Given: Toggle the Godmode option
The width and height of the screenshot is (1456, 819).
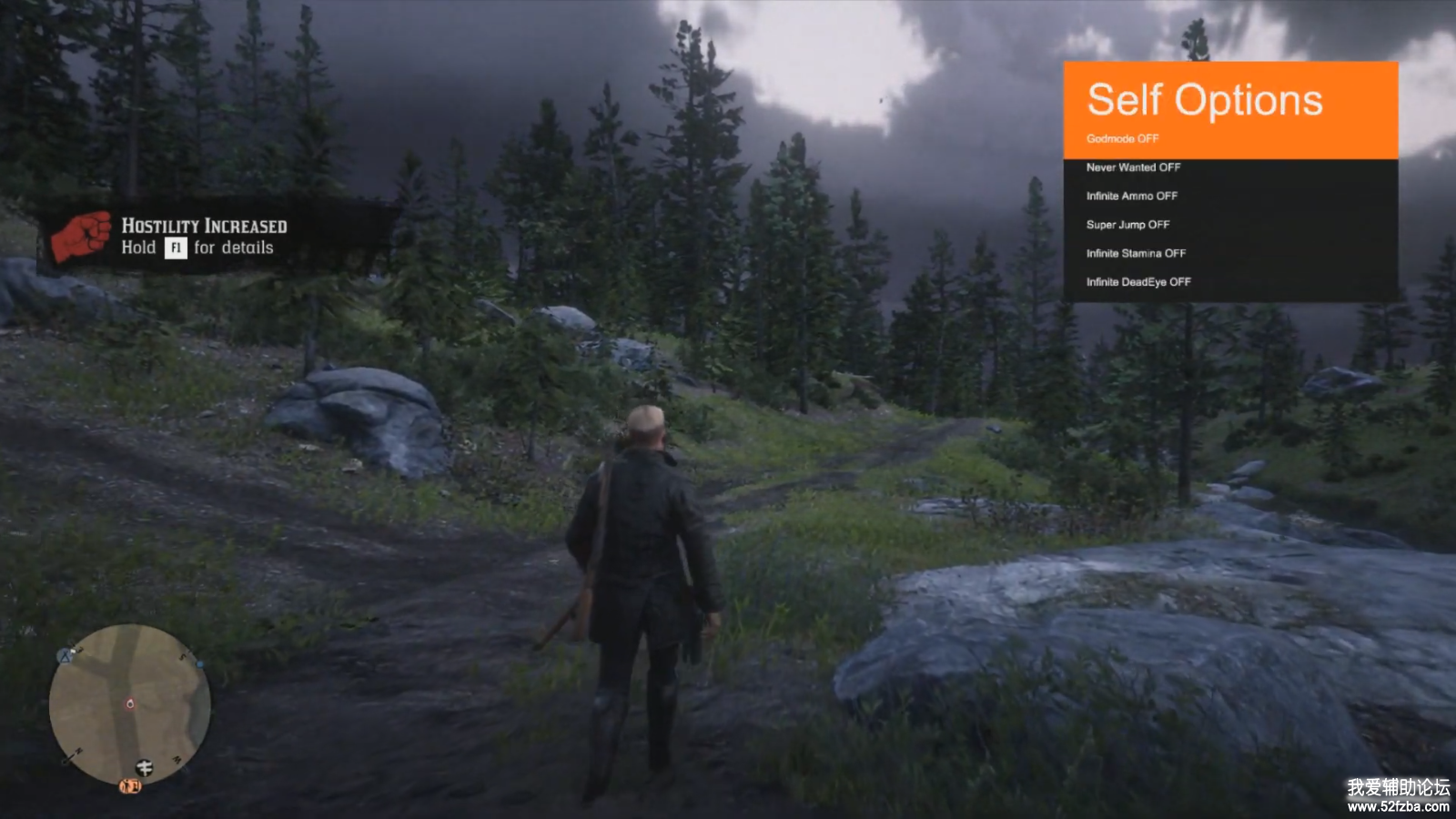Looking at the screenshot, I should (1123, 139).
